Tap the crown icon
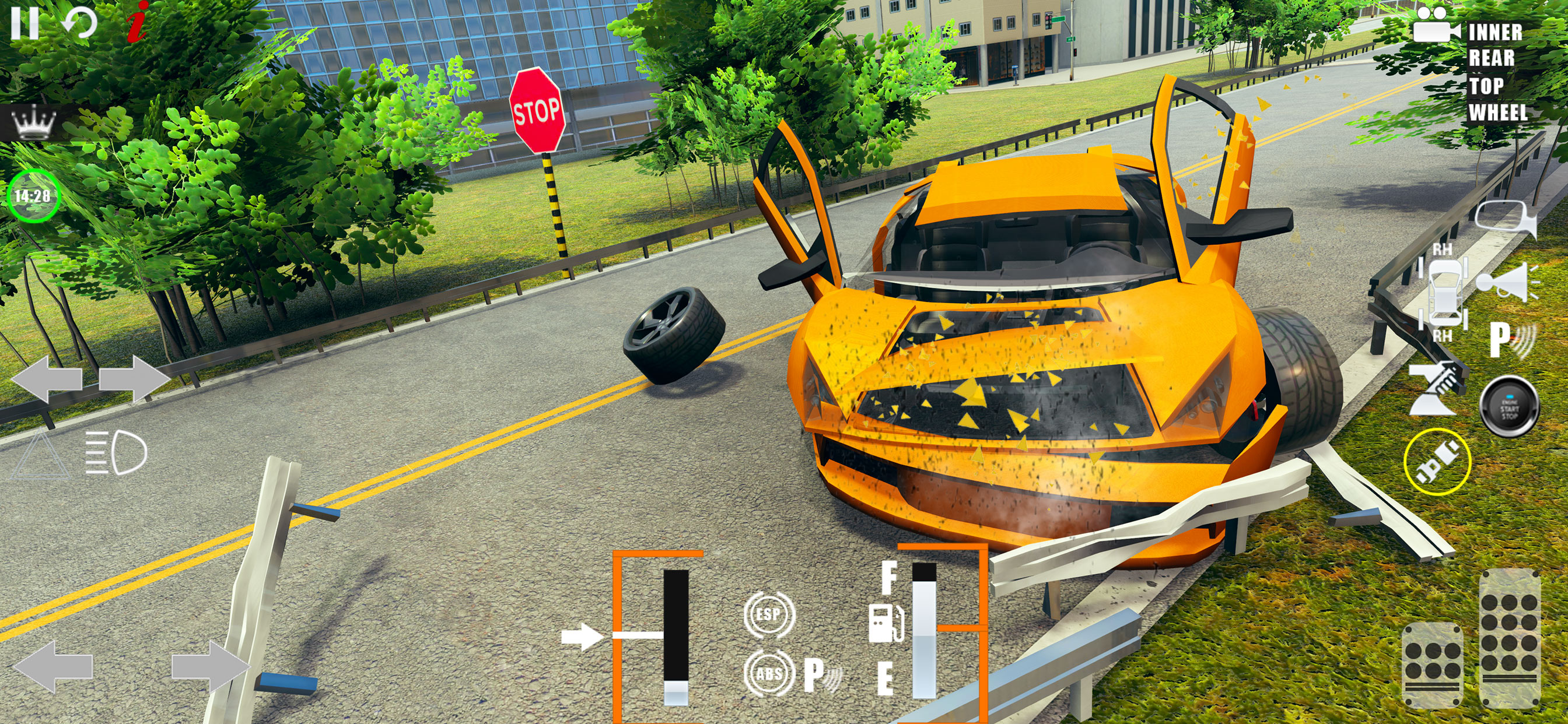 click(x=34, y=122)
